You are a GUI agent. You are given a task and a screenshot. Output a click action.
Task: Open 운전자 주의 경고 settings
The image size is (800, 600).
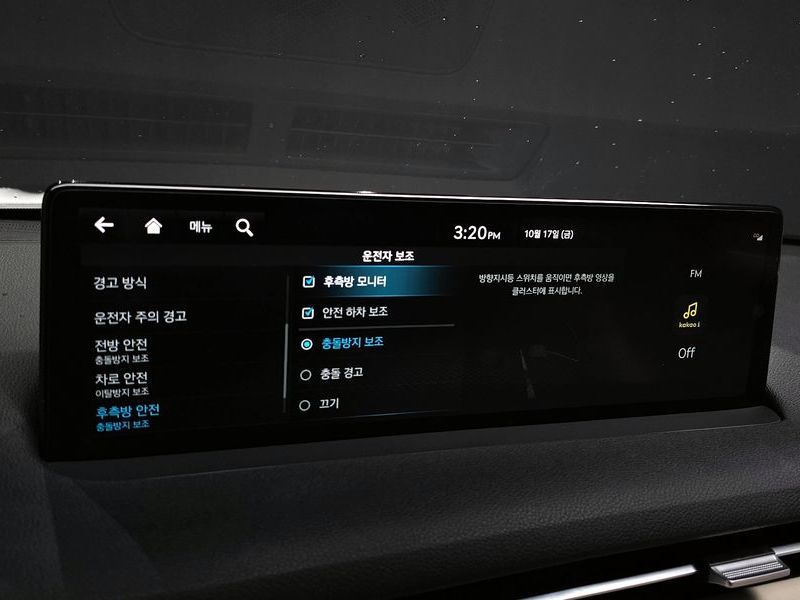pyautogui.click(x=140, y=317)
